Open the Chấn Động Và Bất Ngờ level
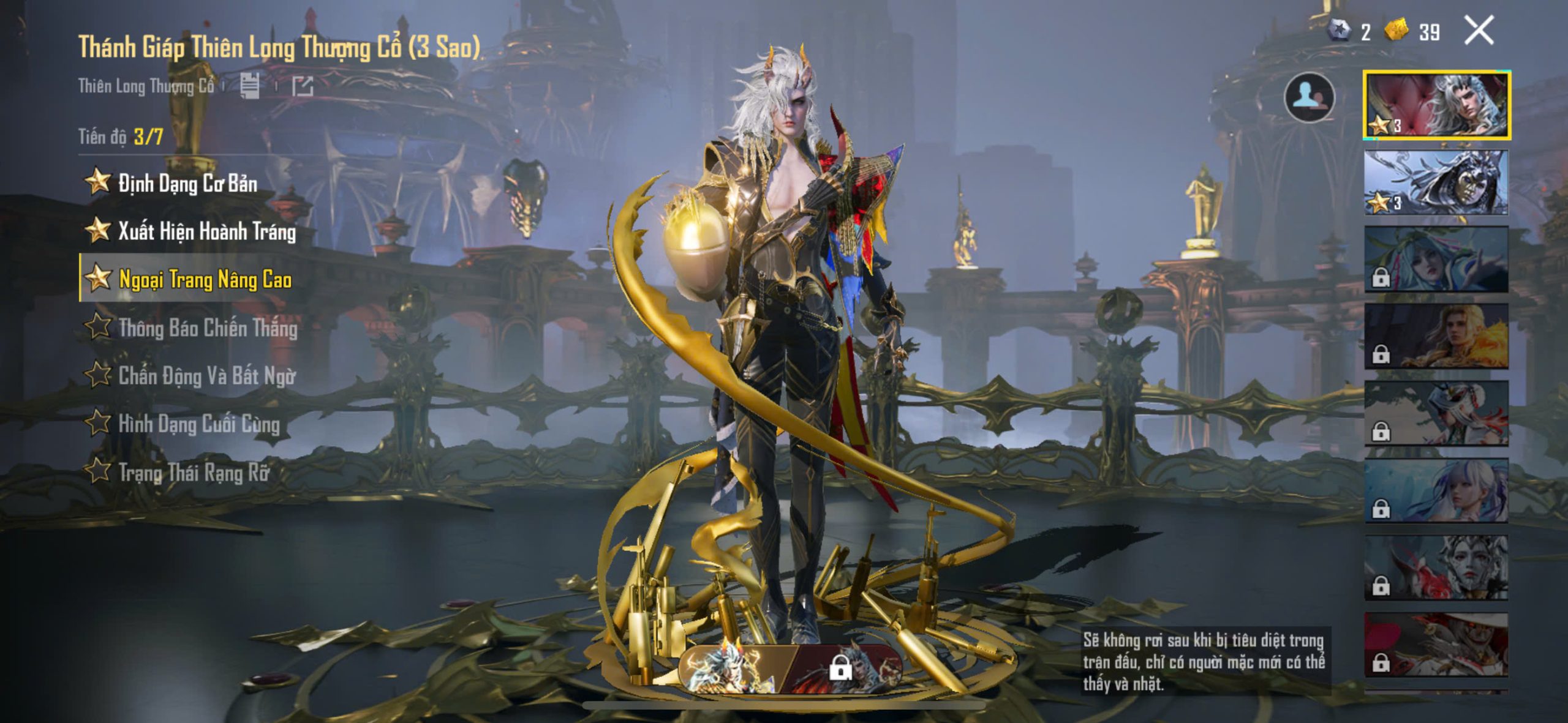Viewport: 1568px width, 723px height. (x=206, y=376)
